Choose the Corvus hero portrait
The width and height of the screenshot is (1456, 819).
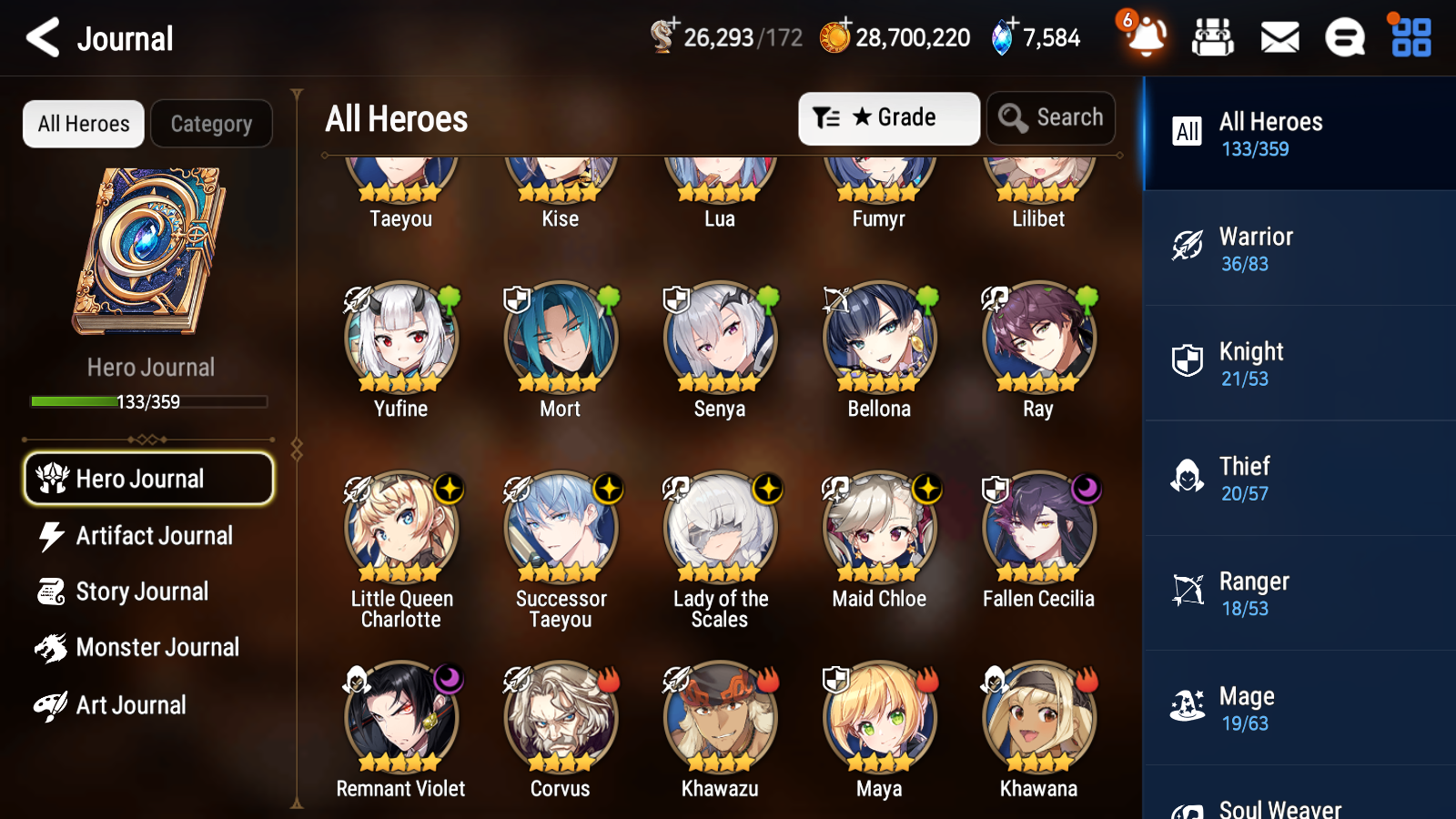tap(561, 719)
